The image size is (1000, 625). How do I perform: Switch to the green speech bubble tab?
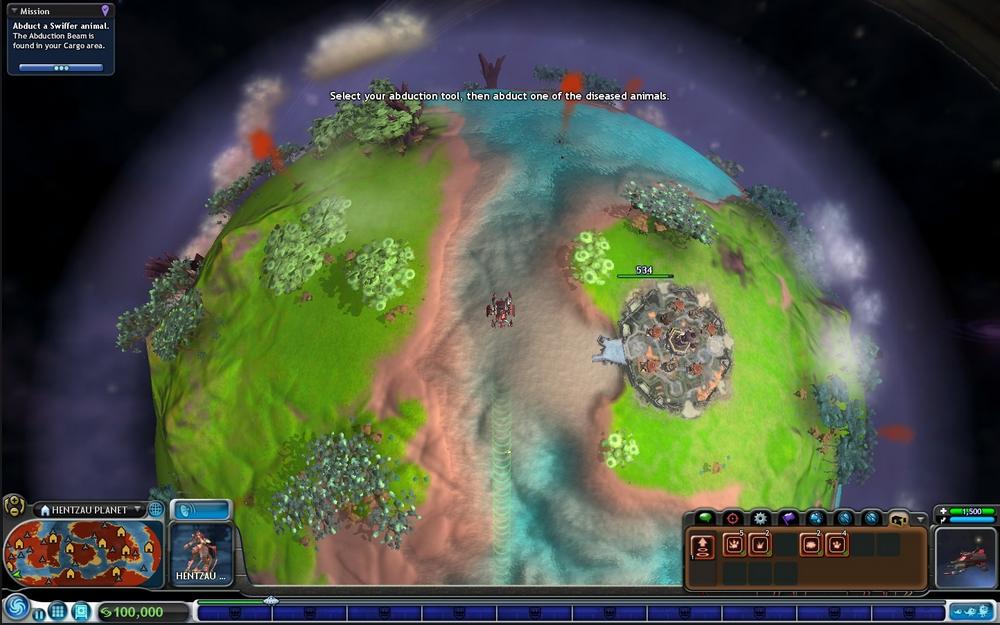(x=705, y=518)
